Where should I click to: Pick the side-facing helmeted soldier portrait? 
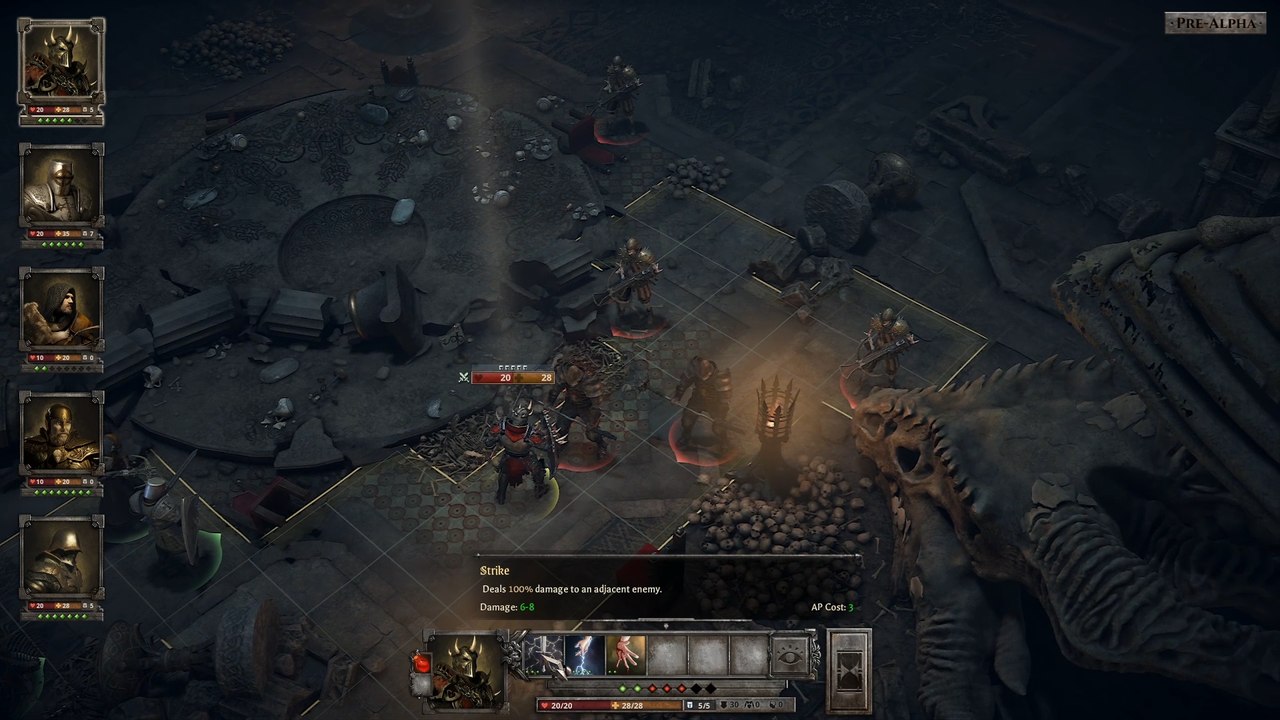click(x=61, y=557)
